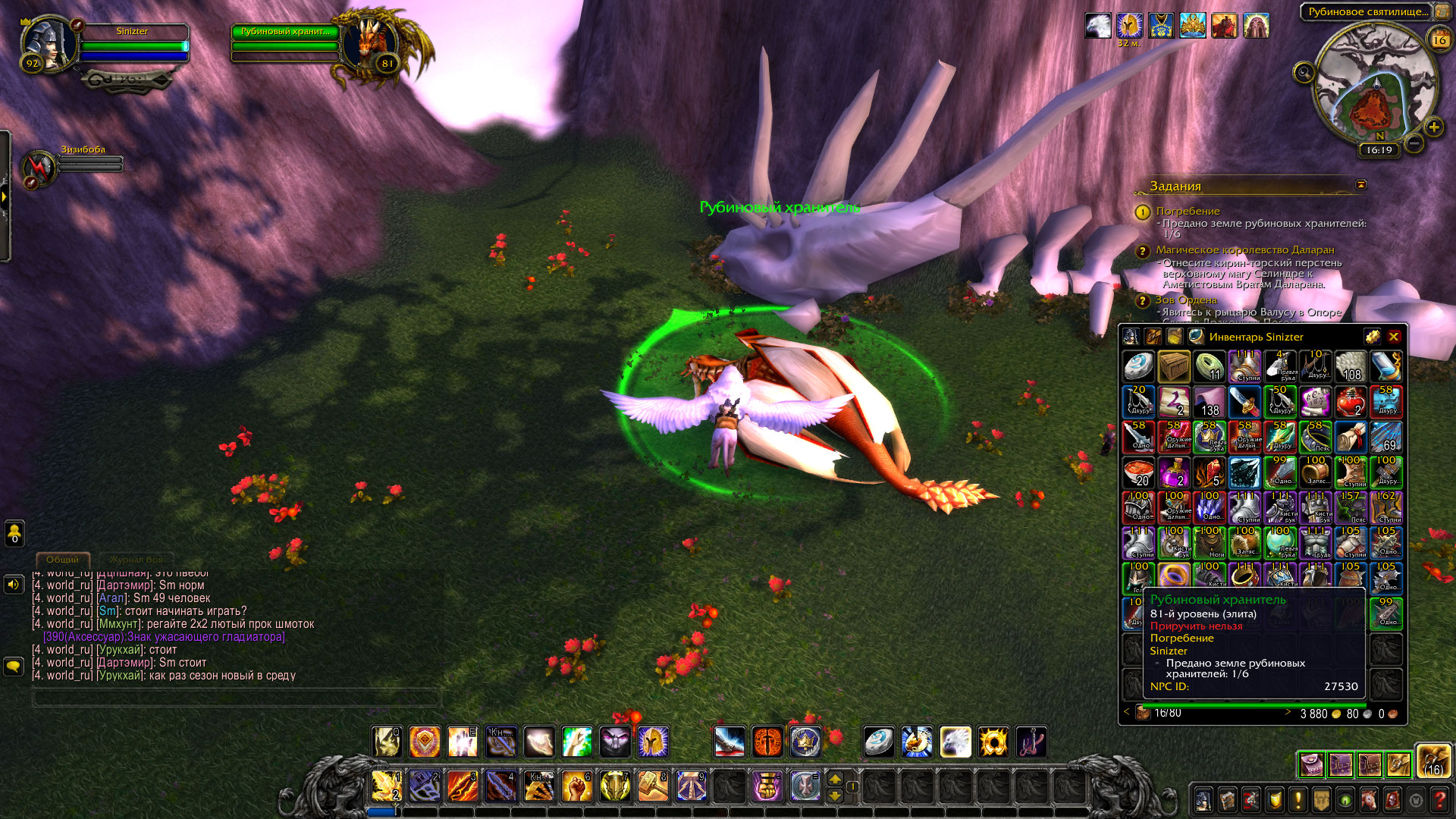Zoom out on the minimap
The image size is (1456, 819).
(x=1414, y=143)
